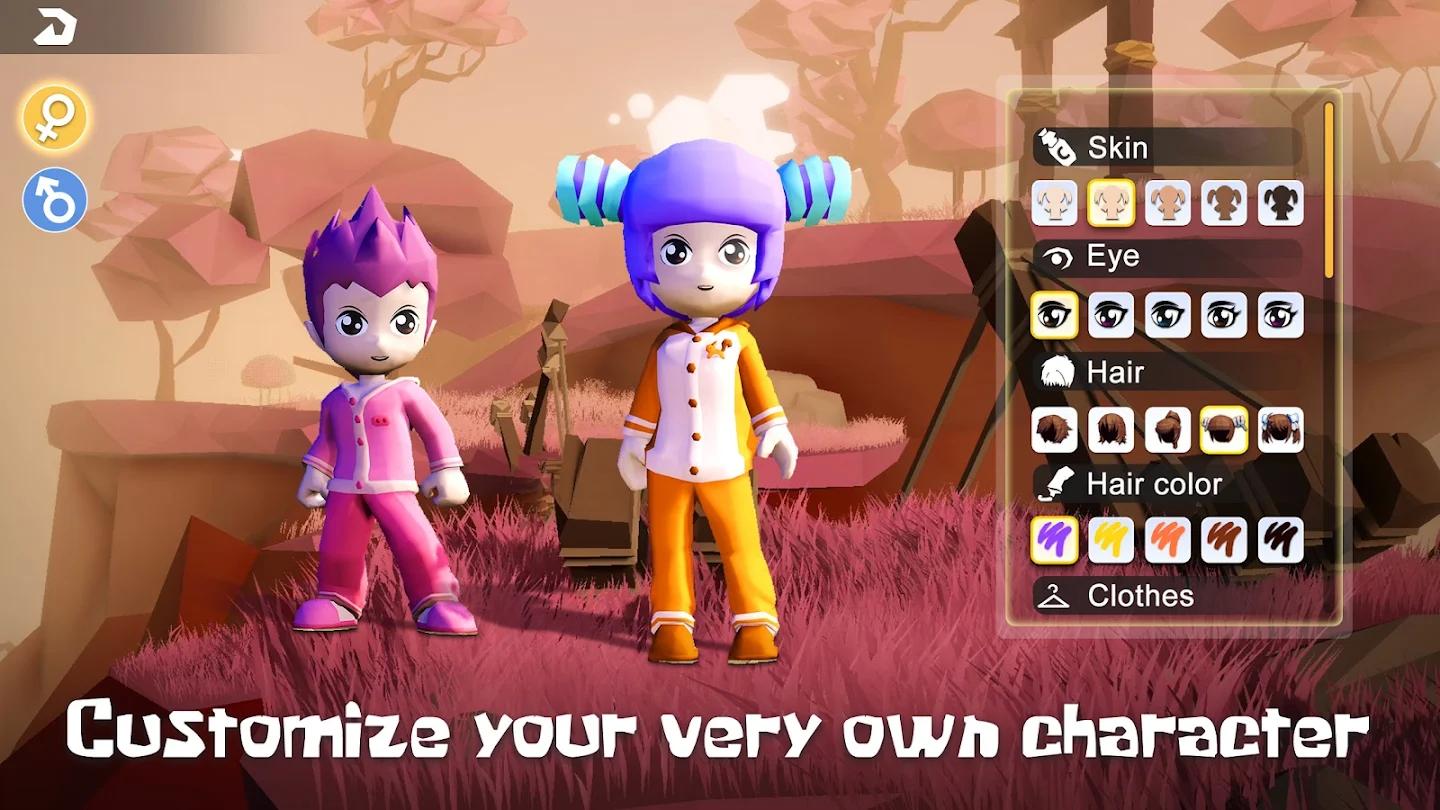Switch to the Eye category
Screen dimensions: 1440x810
click(1113, 256)
